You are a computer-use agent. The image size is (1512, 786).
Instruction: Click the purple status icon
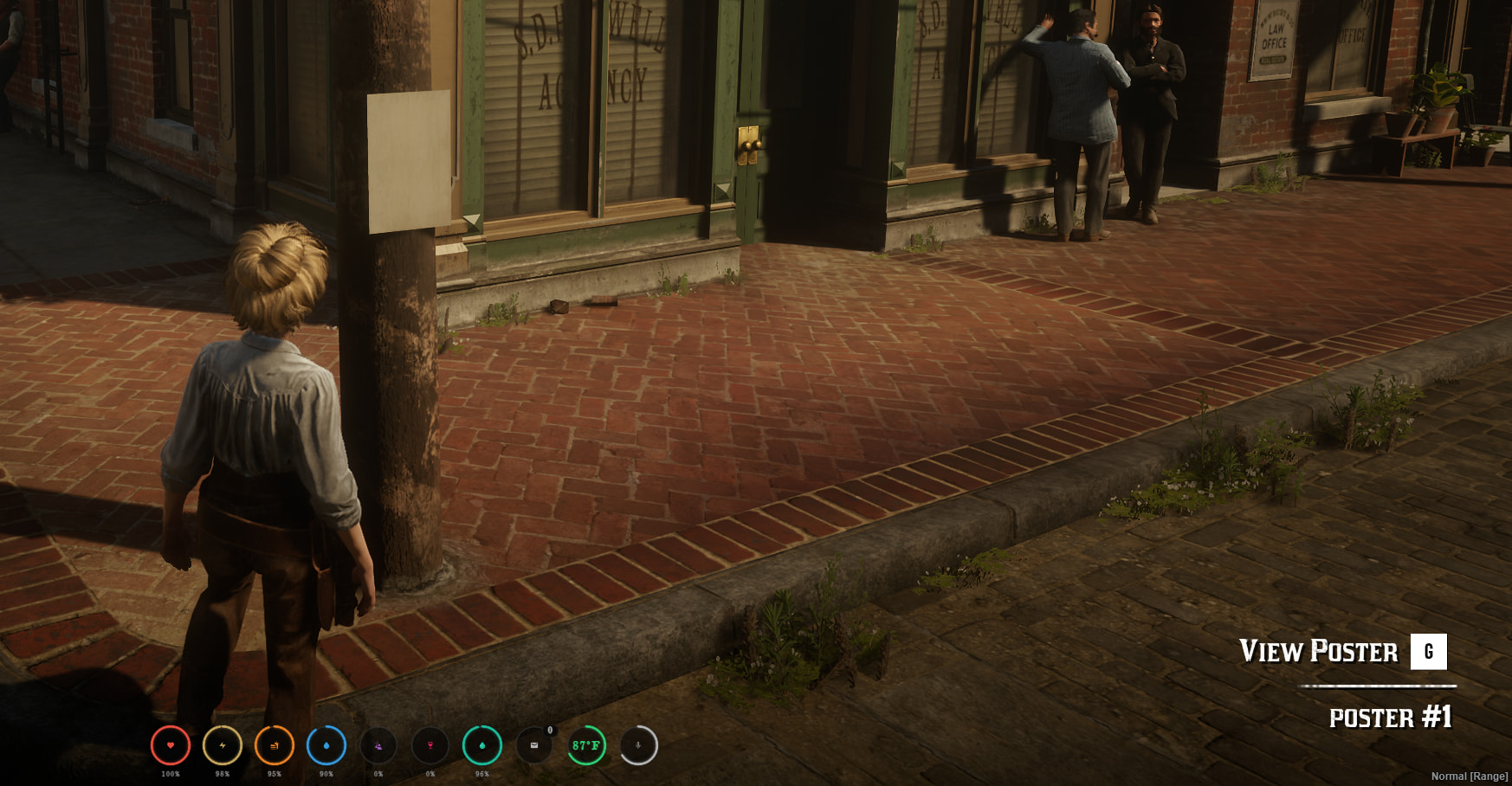point(378,745)
